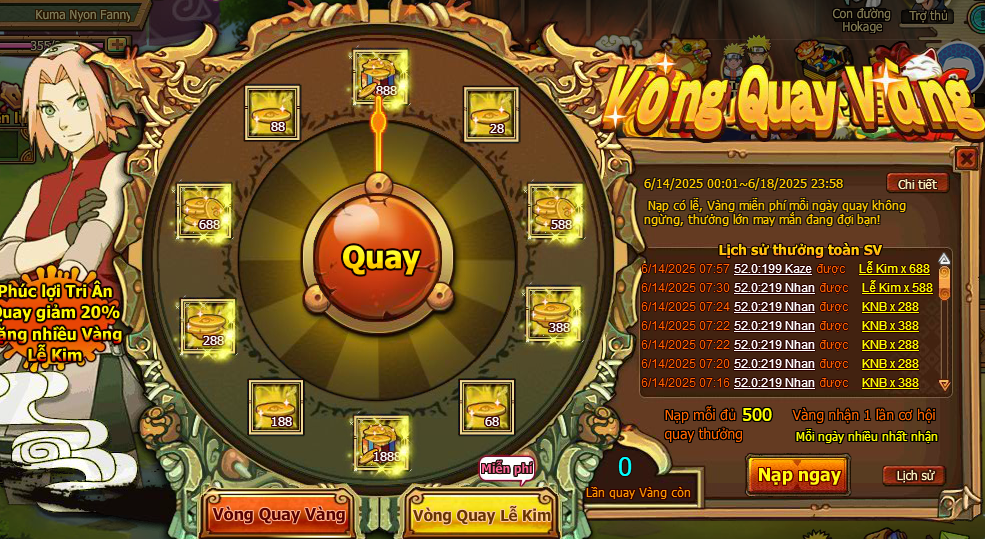Choose the 688 gold prize slot

[x=205, y=211]
